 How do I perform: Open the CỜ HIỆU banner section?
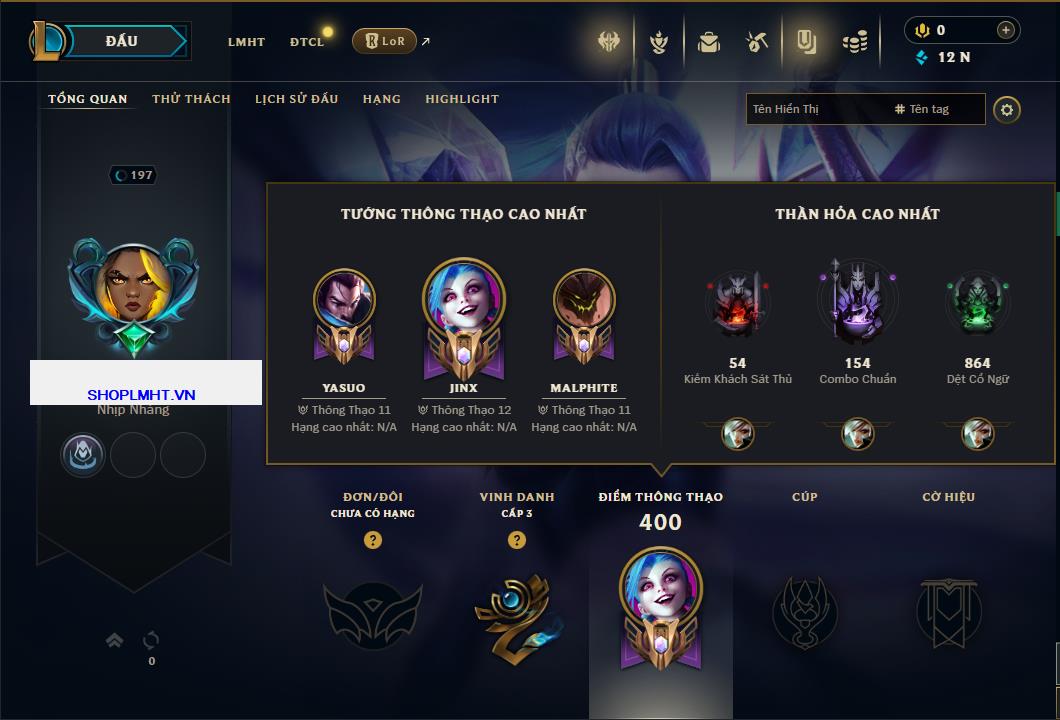(948, 610)
